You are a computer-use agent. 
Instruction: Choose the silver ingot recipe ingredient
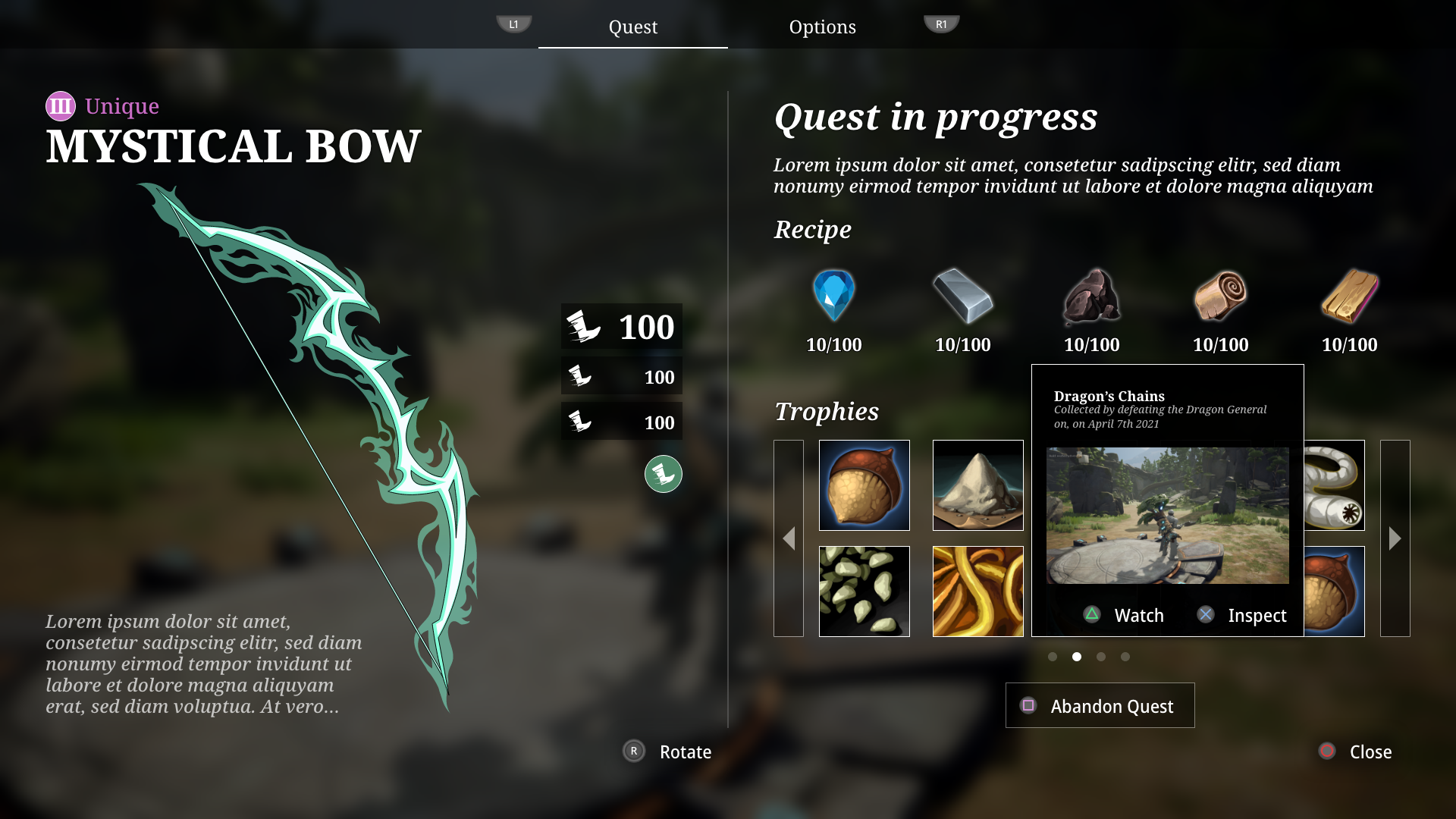962,297
